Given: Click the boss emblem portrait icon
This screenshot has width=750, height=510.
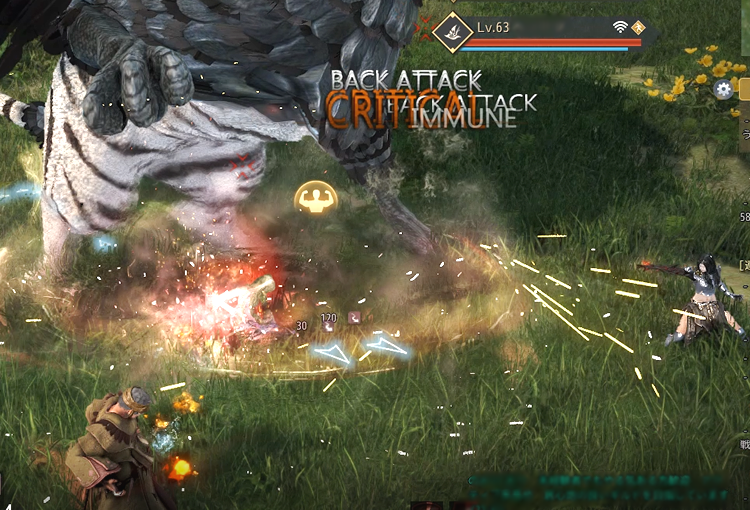Looking at the screenshot, I should (453, 32).
